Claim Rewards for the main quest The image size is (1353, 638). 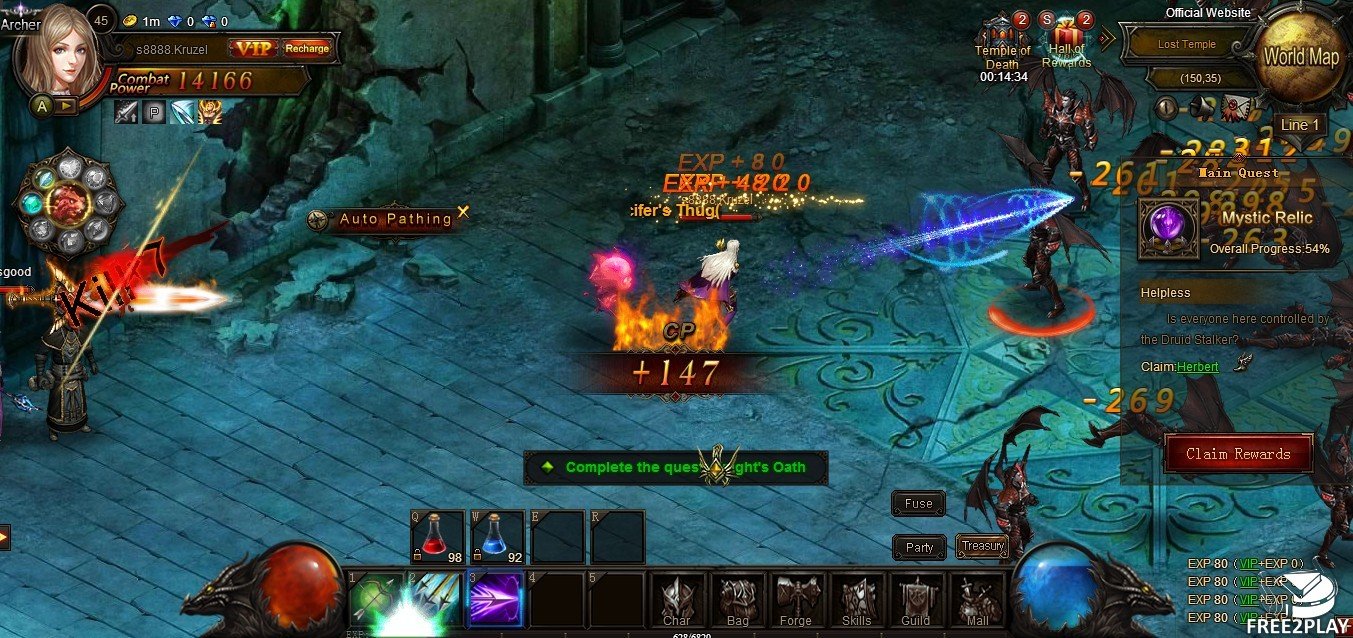[x=1238, y=454]
